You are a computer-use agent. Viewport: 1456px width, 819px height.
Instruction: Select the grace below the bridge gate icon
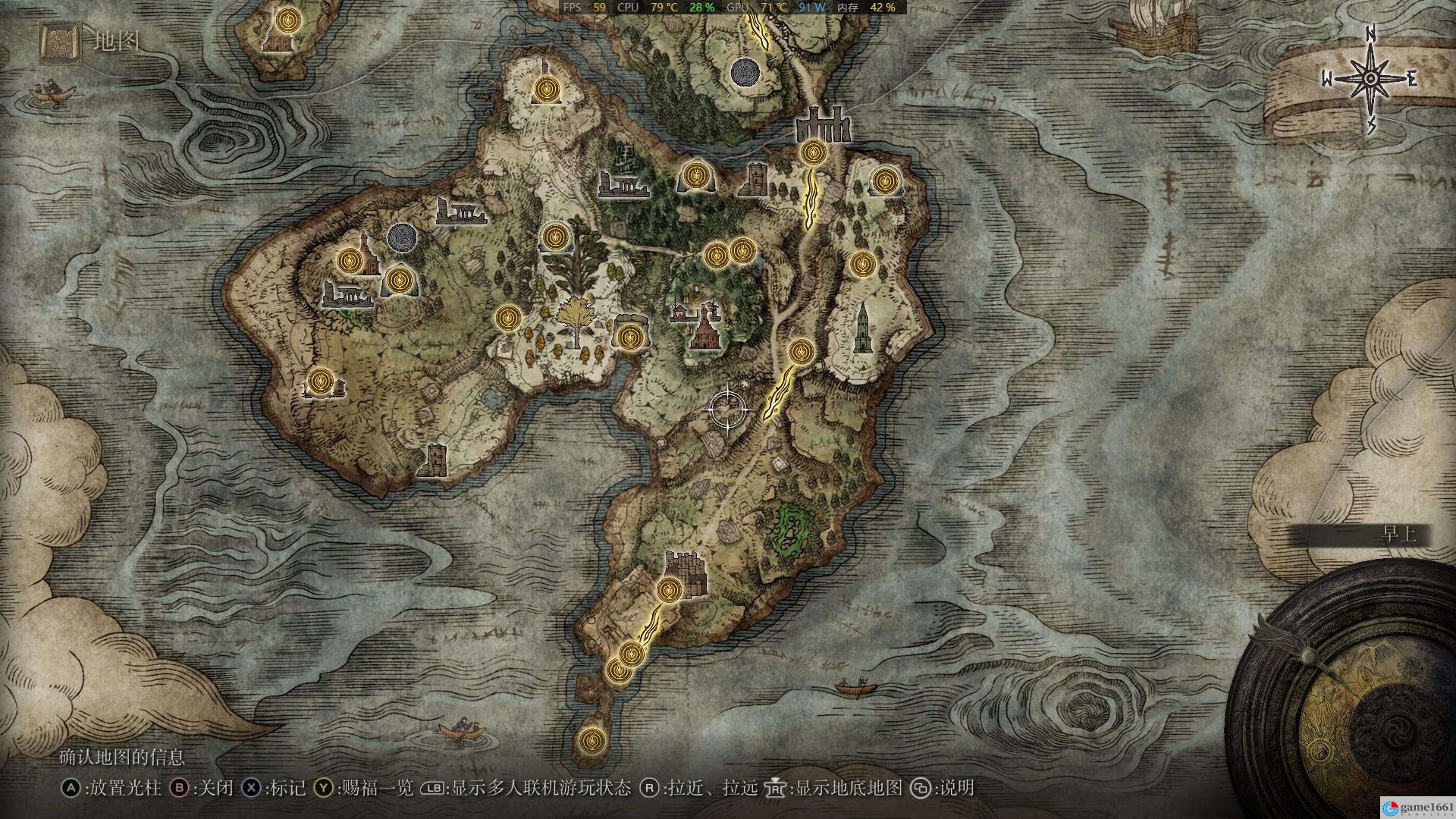click(x=814, y=152)
